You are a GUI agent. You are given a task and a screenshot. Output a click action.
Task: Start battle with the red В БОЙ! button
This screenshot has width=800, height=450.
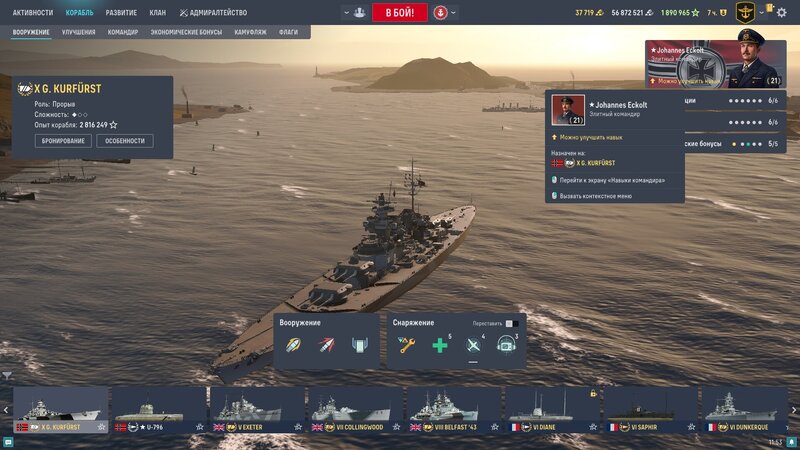pyautogui.click(x=400, y=13)
